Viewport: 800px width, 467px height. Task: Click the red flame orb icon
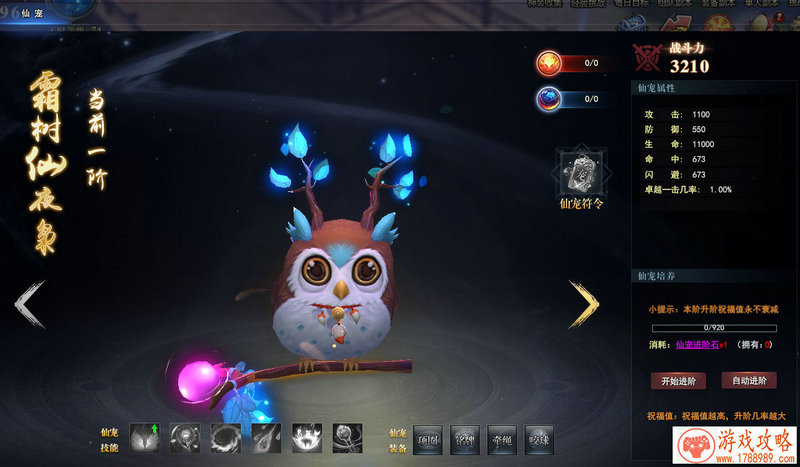pos(549,63)
